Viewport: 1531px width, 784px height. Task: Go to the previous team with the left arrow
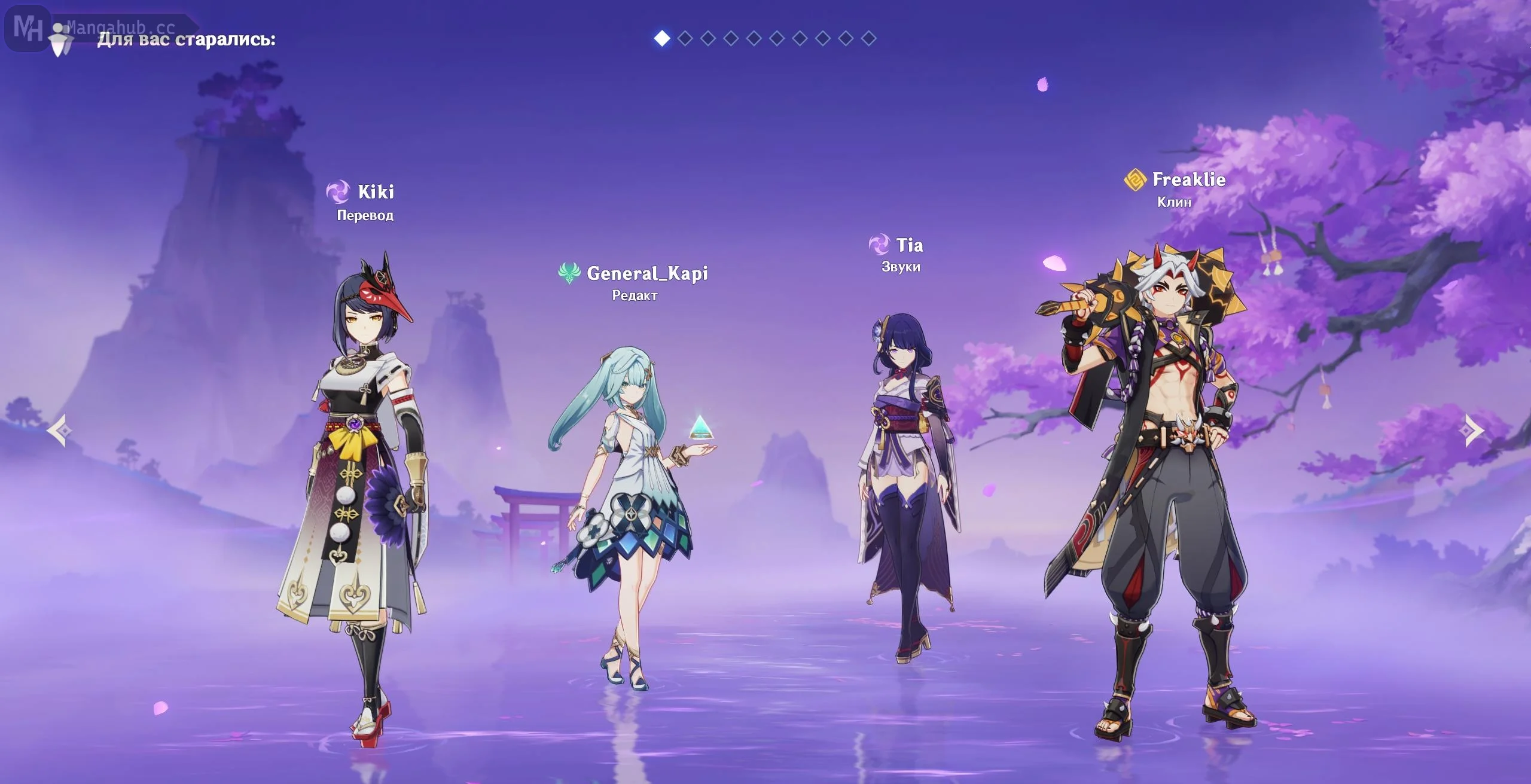(60, 430)
